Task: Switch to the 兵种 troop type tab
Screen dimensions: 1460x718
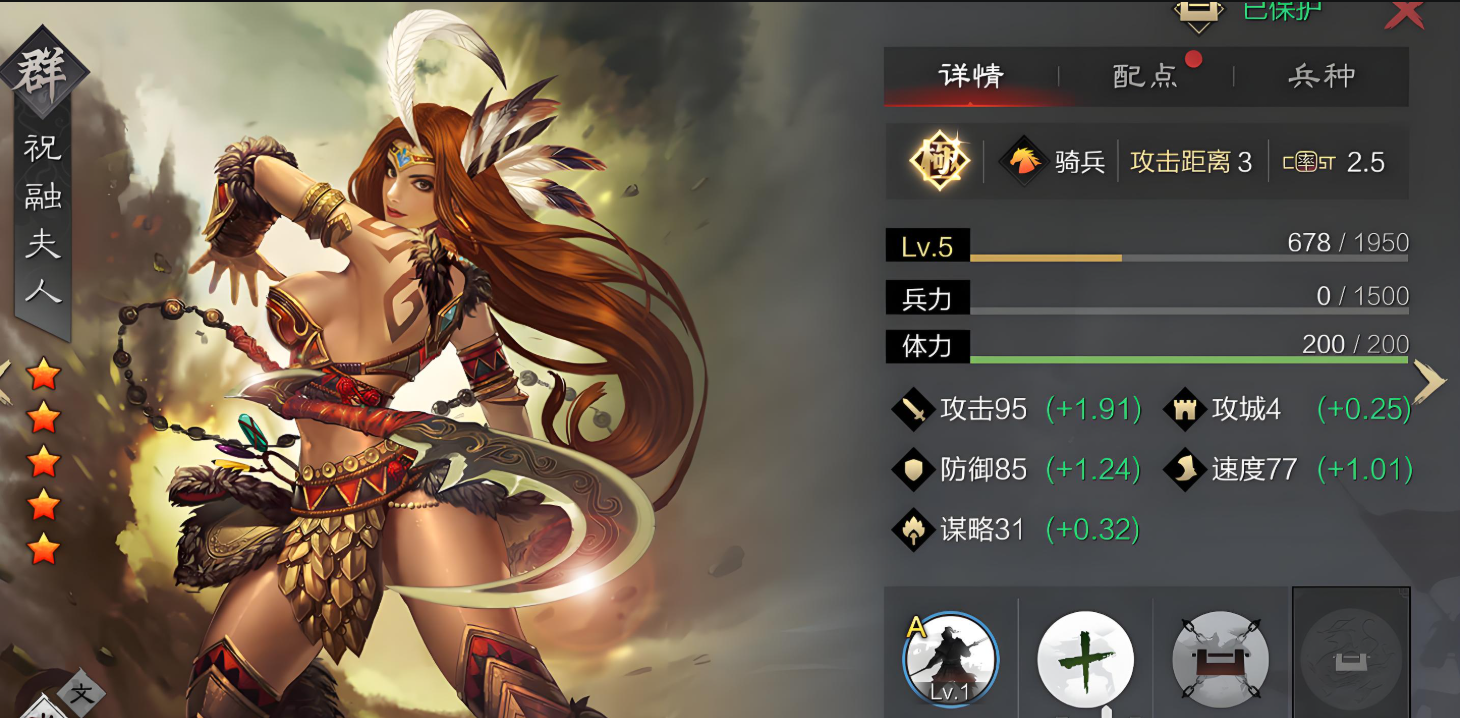Action: 1321,76
